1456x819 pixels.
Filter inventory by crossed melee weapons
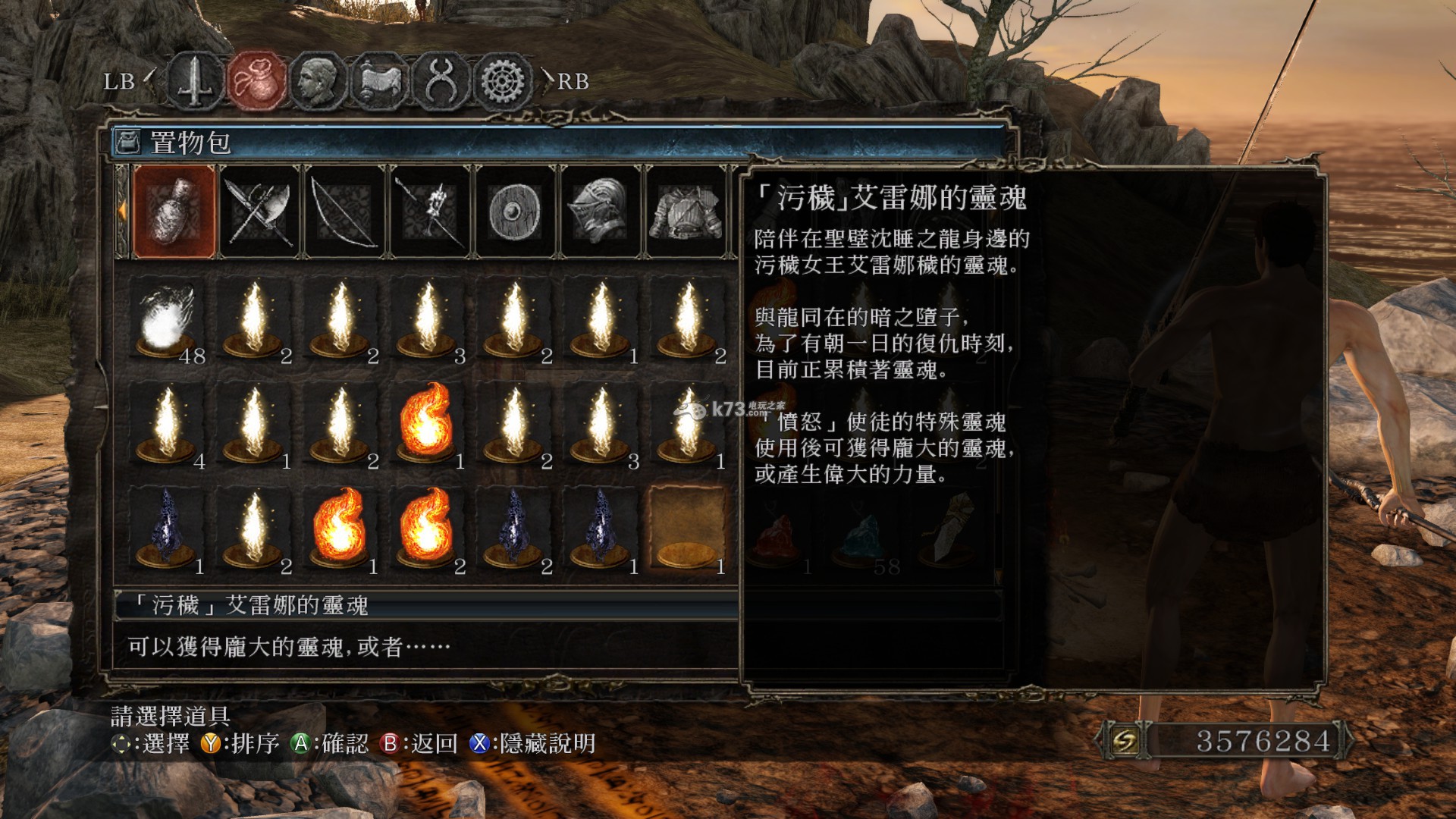pyautogui.click(x=260, y=212)
